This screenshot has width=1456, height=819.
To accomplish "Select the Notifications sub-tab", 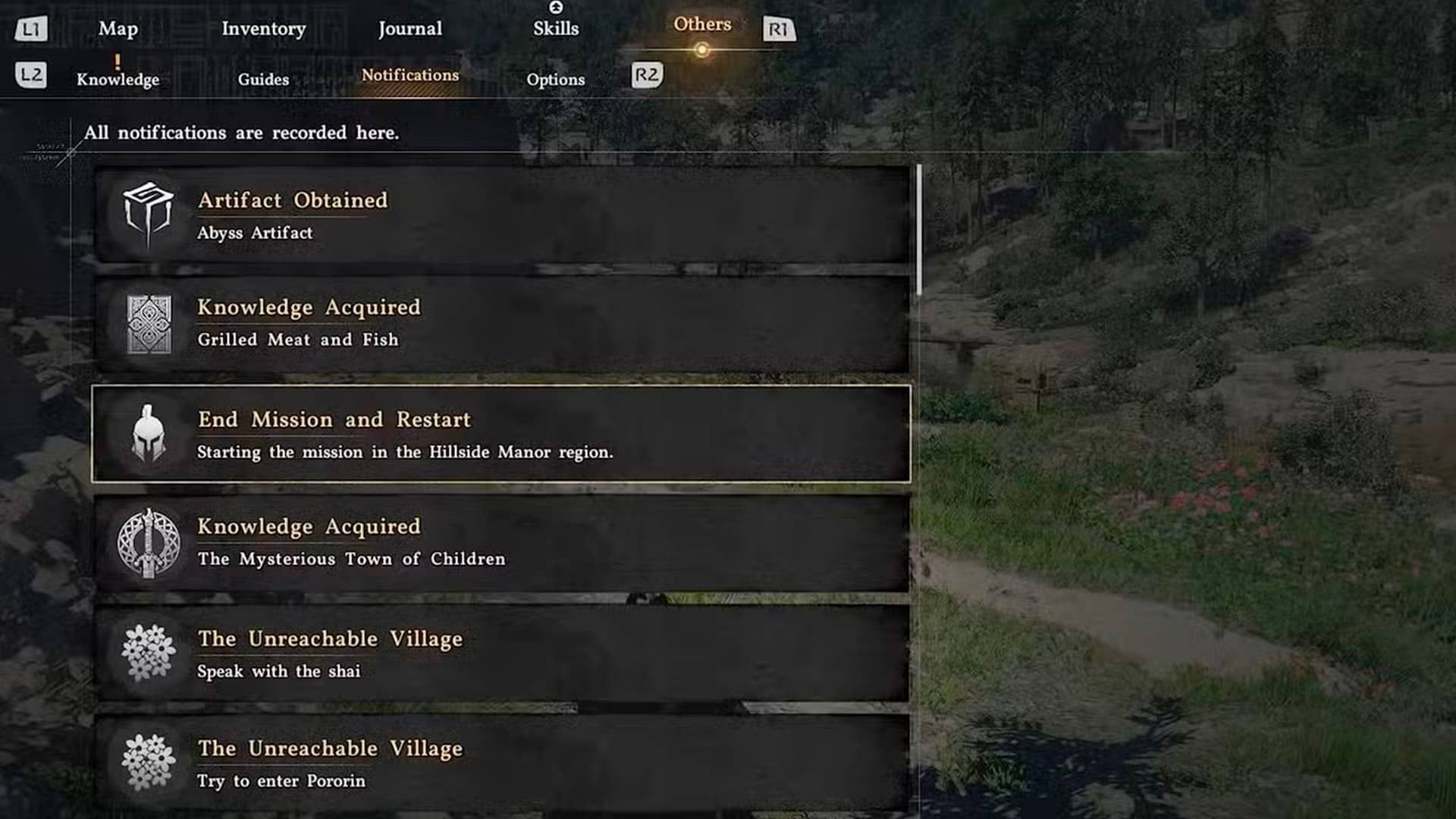I will (x=409, y=75).
